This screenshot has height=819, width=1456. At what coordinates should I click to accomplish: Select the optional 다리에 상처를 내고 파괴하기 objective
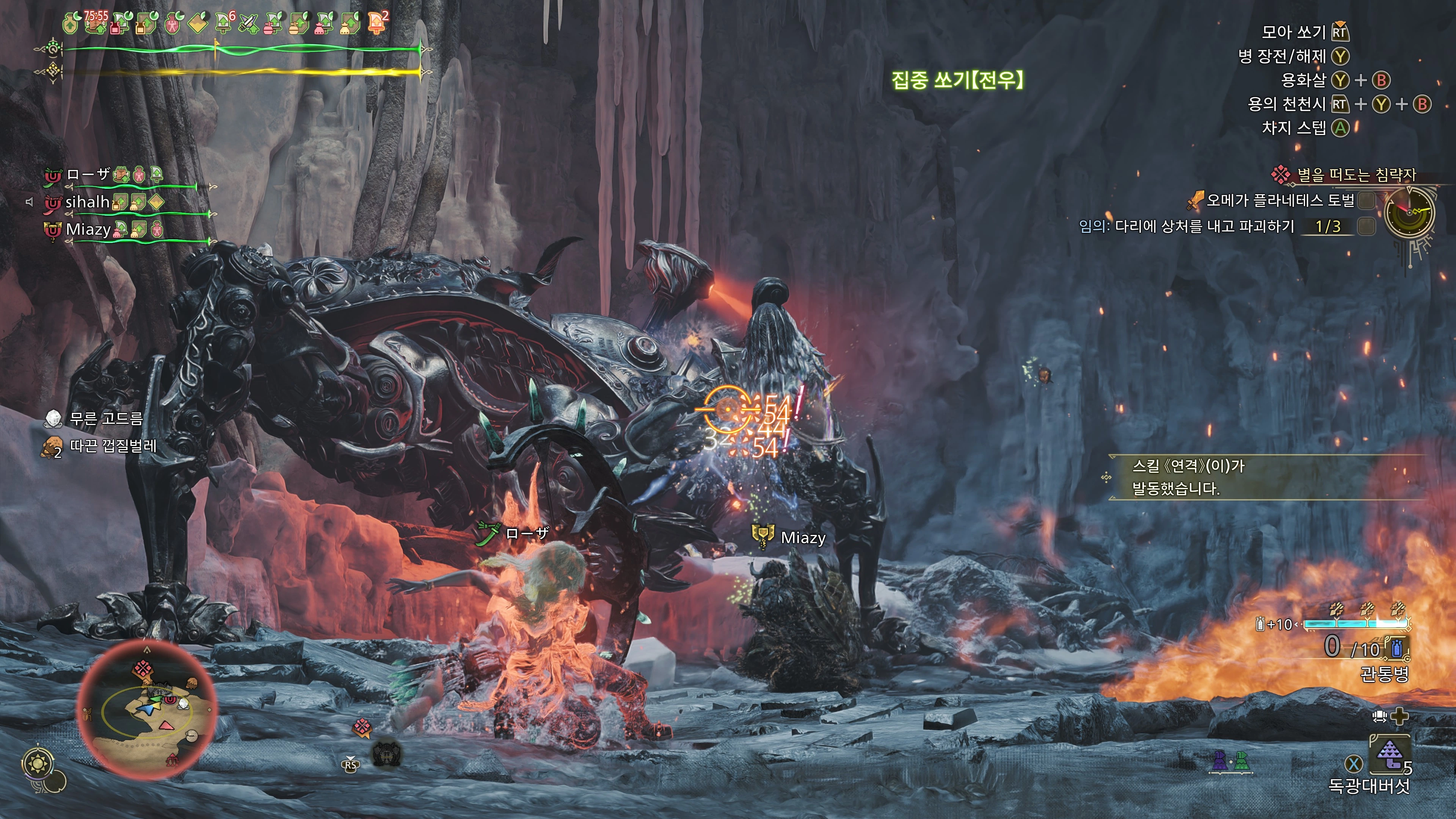point(1204,227)
